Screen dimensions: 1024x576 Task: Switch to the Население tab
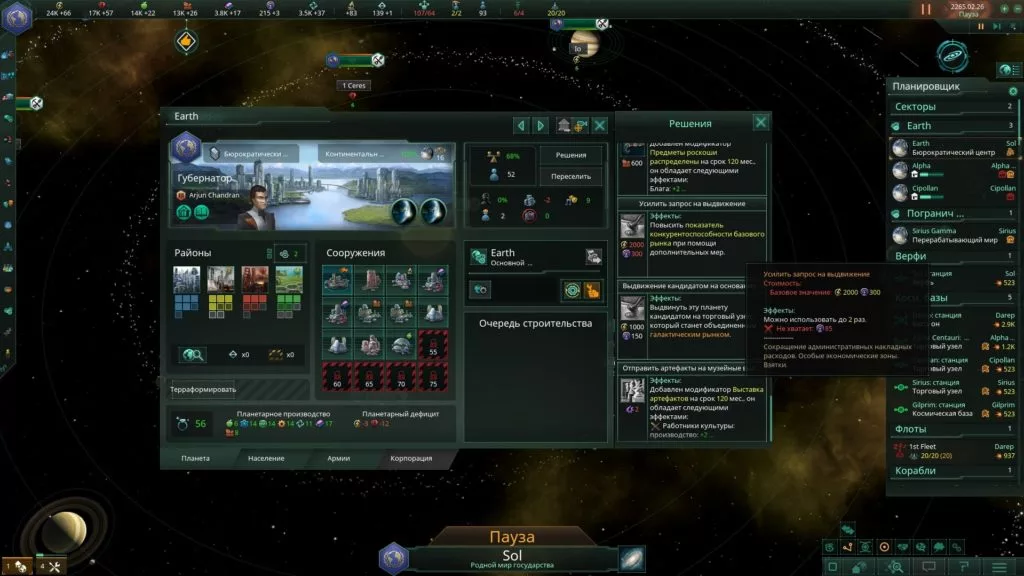tap(267, 458)
